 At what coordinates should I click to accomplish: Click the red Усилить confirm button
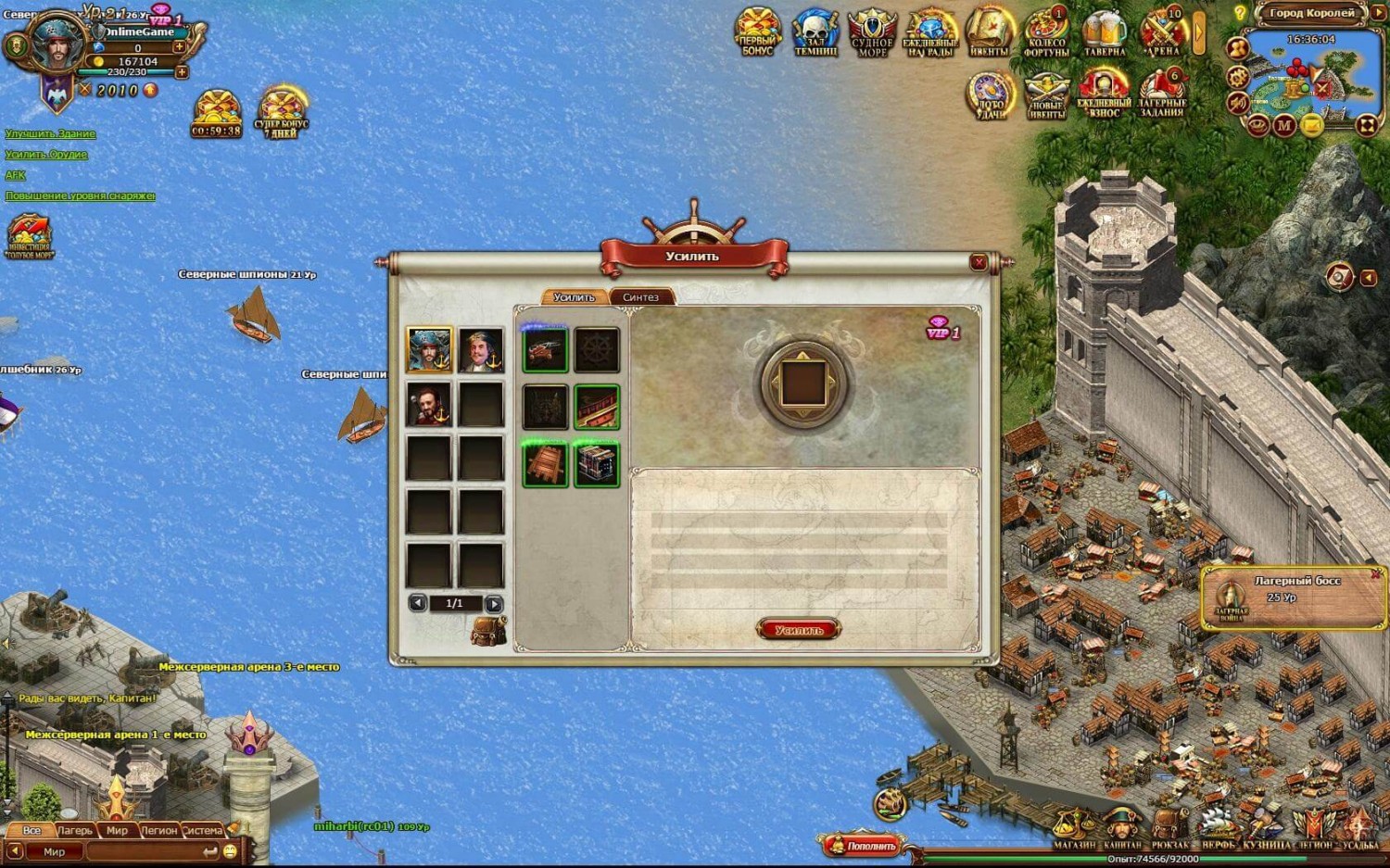click(x=798, y=630)
